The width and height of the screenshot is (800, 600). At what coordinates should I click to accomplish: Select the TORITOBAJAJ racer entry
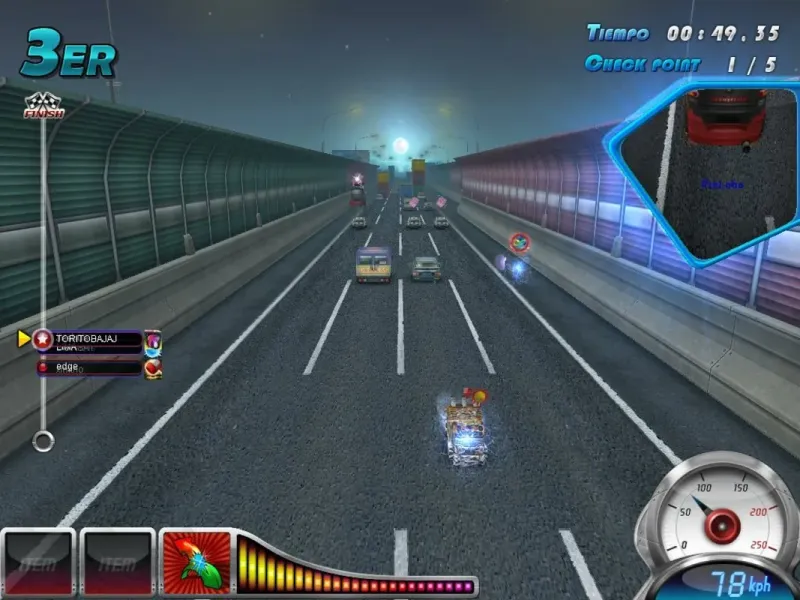point(88,340)
